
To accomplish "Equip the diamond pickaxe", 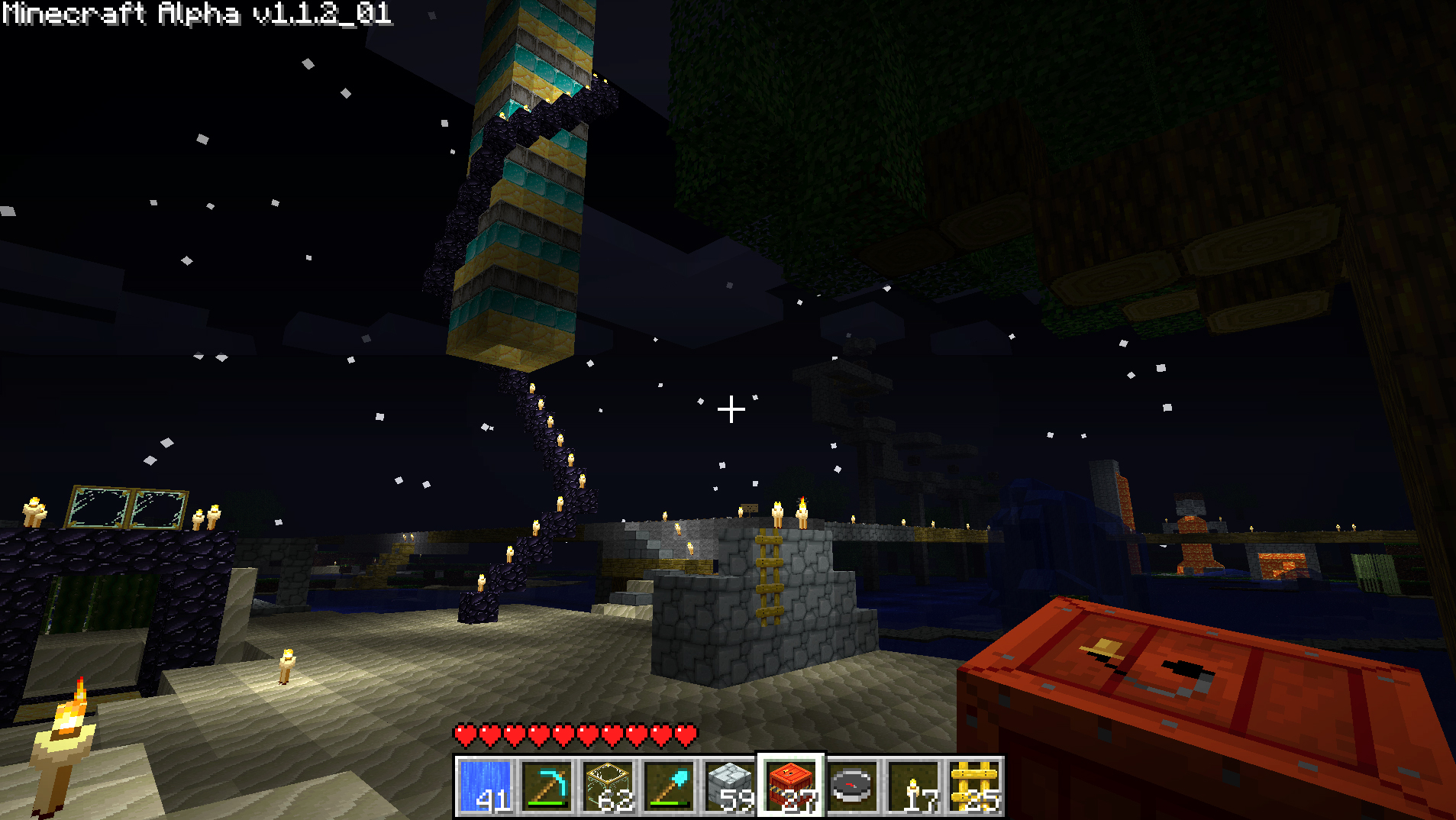I will point(547,786).
